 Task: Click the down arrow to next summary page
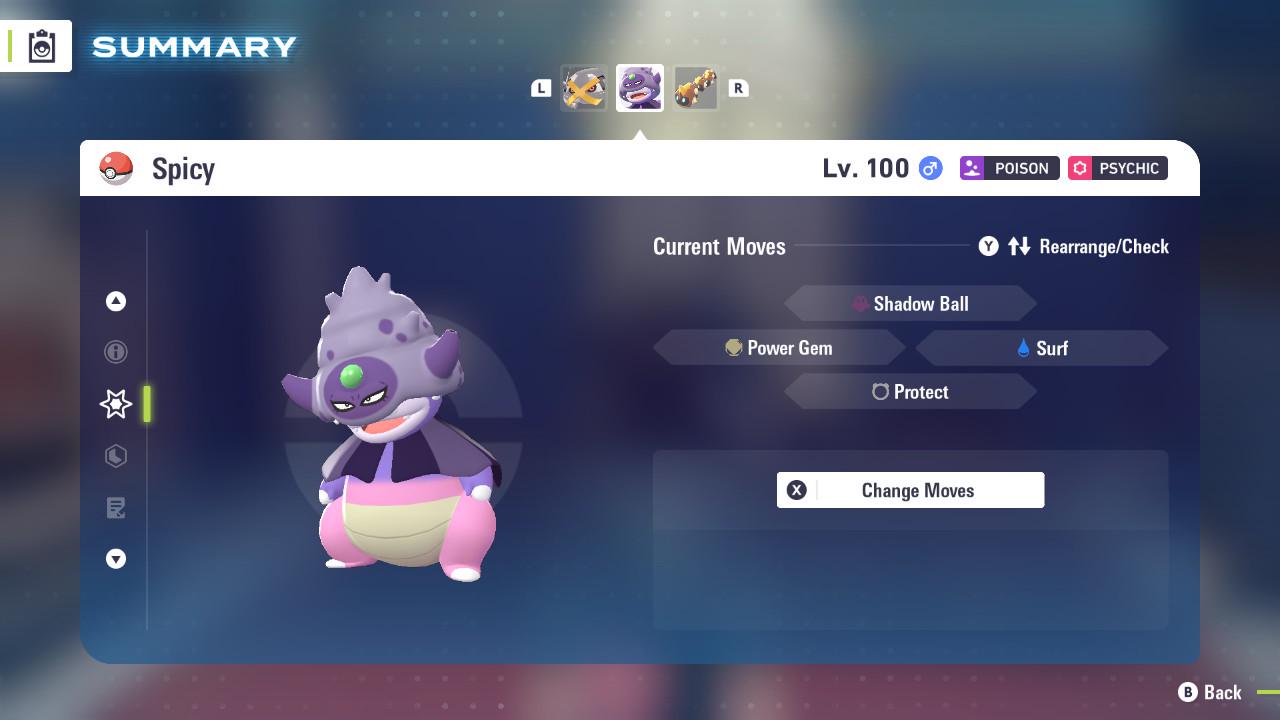tap(116, 559)
